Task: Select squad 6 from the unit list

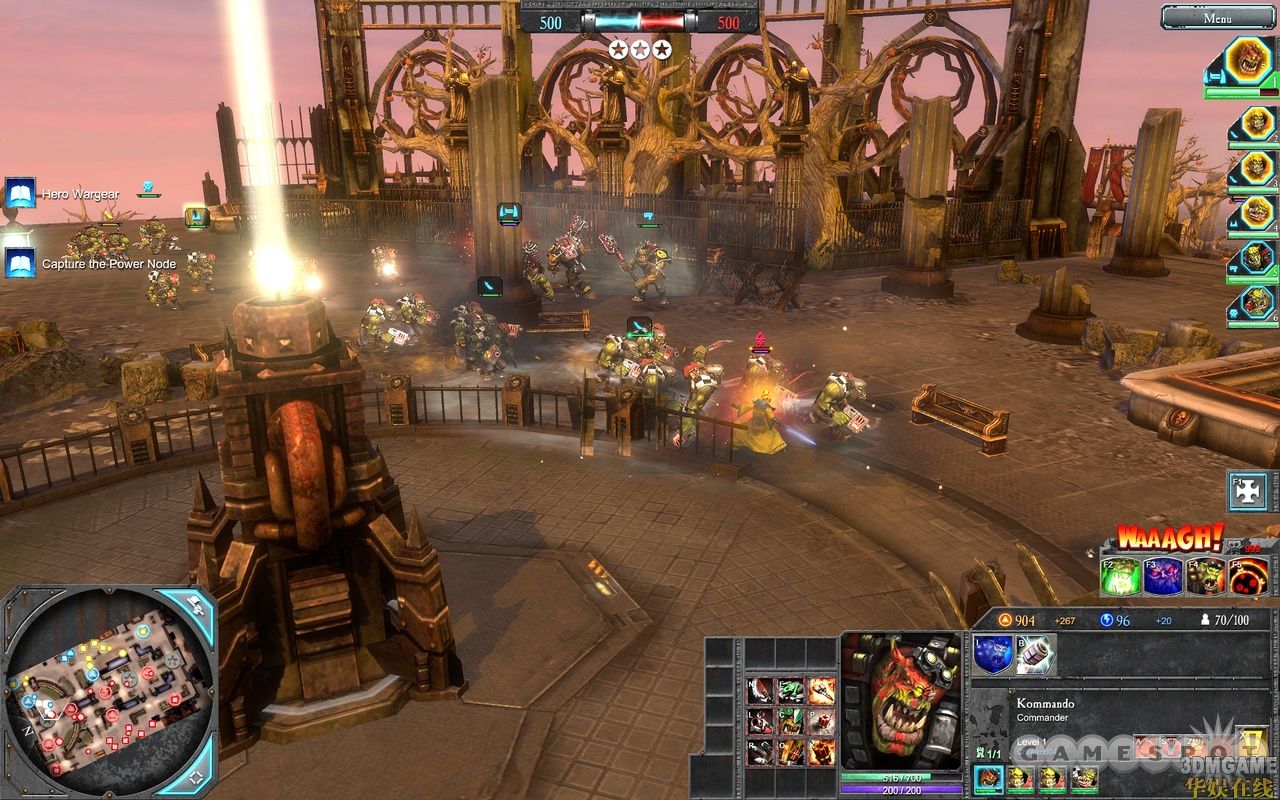Action: (x=1254, y=303)
